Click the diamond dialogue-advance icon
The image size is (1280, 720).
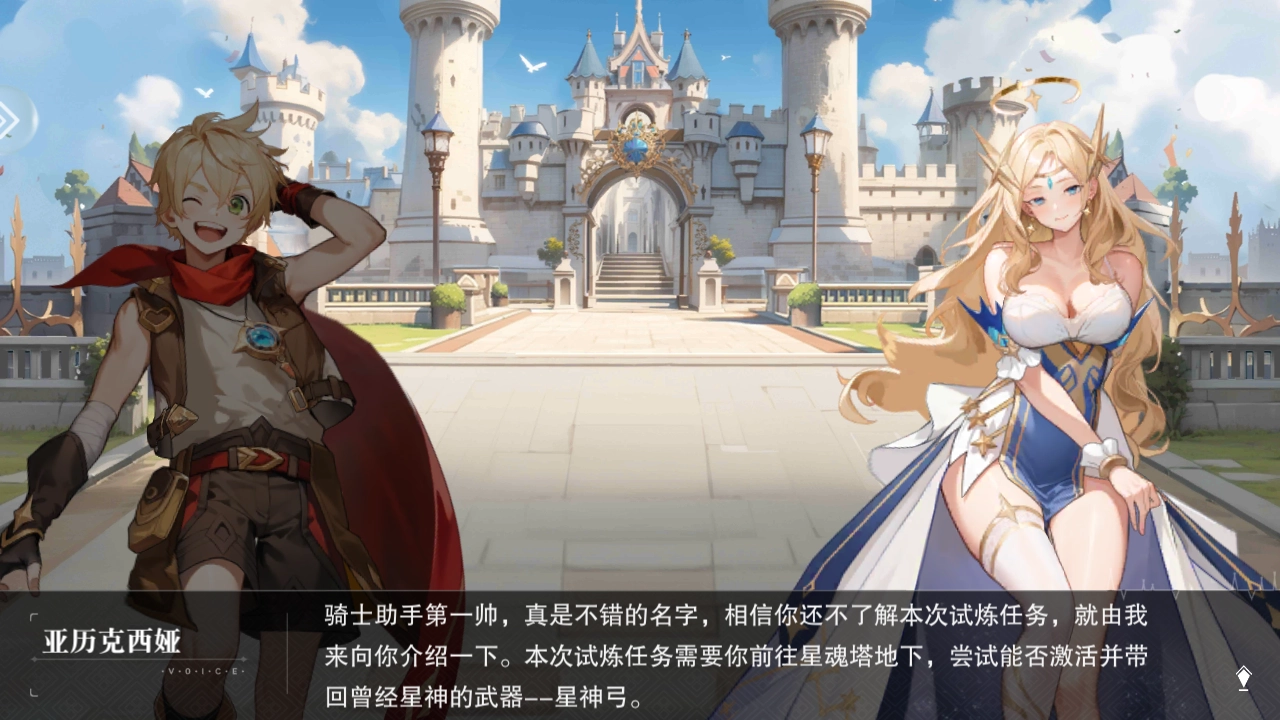[x=1243, y=678]
